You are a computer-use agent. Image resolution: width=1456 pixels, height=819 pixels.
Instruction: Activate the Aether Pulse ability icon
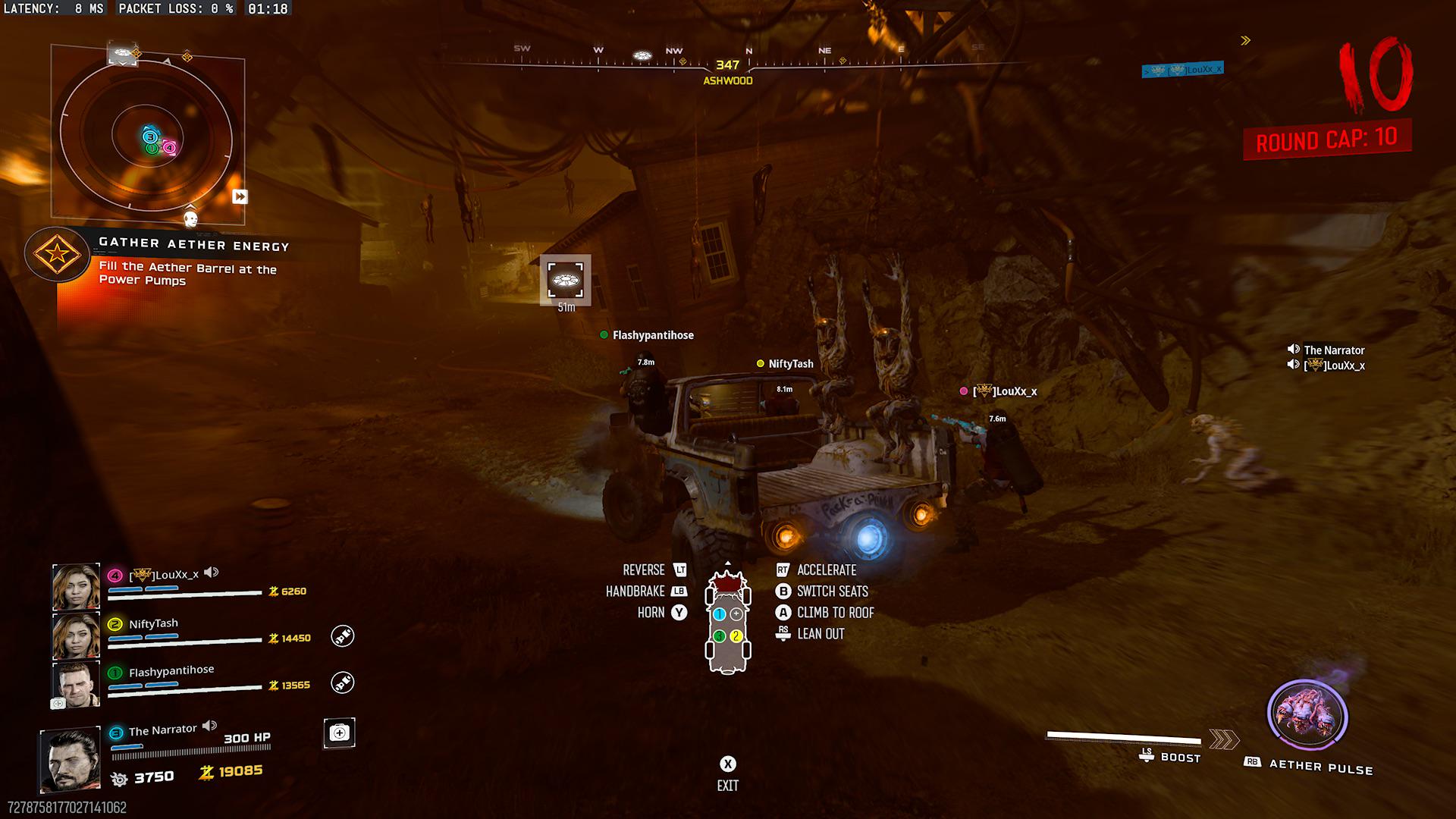point(1307,717)
